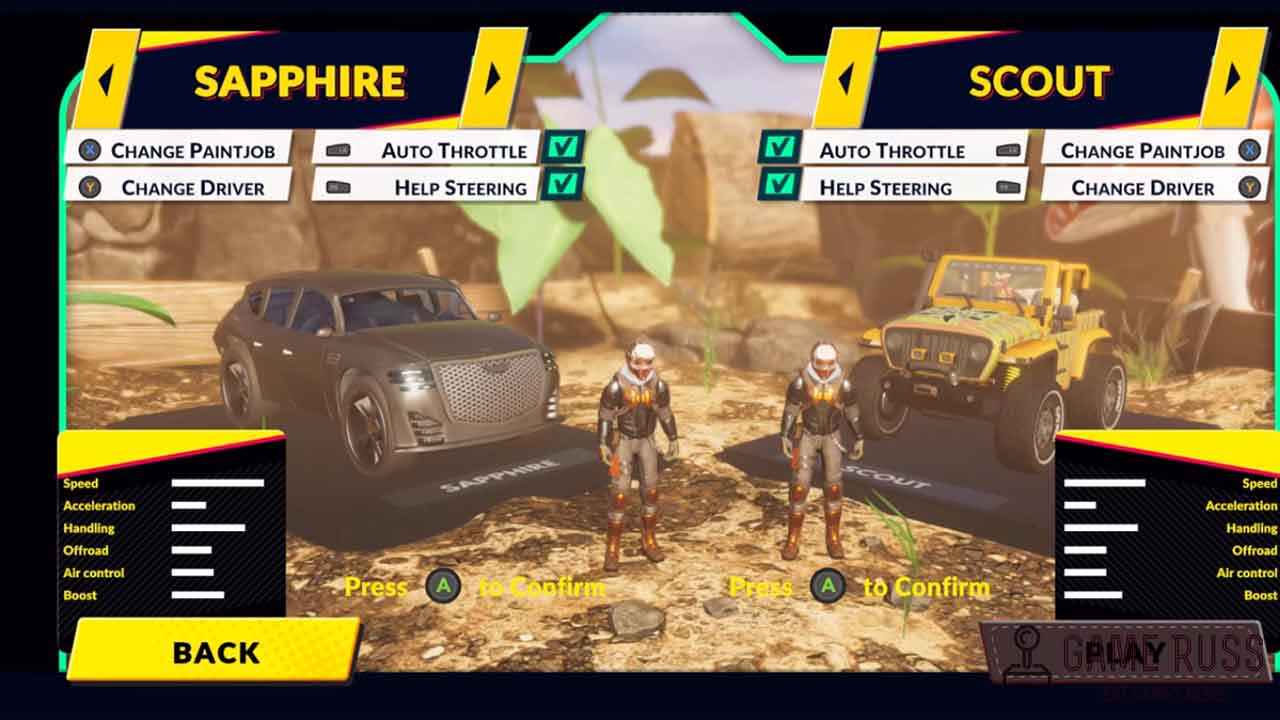Change Paintjob for the Sapphire car

click(178, 151)
